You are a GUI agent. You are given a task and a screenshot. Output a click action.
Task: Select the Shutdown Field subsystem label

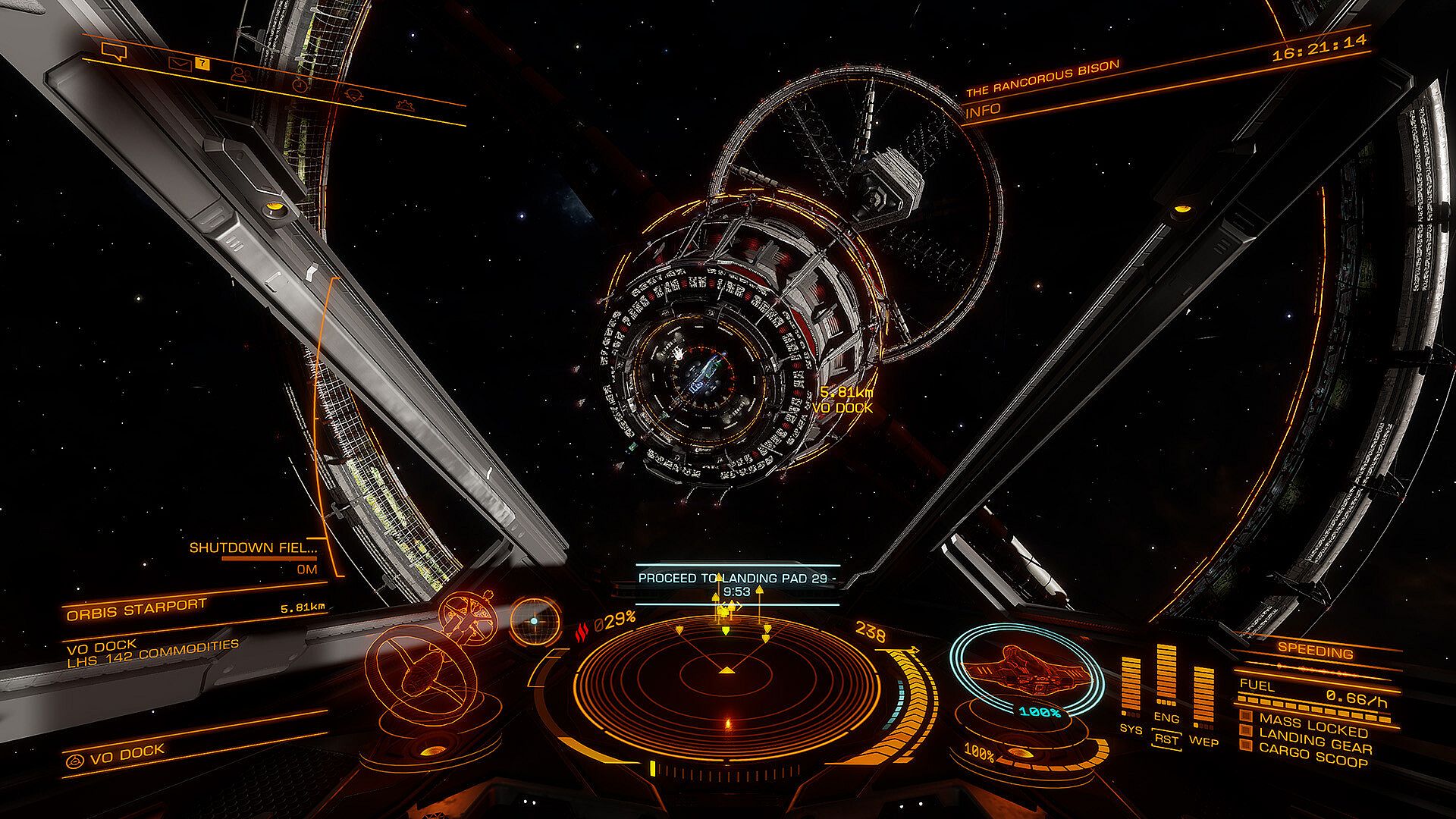point(253,548)
